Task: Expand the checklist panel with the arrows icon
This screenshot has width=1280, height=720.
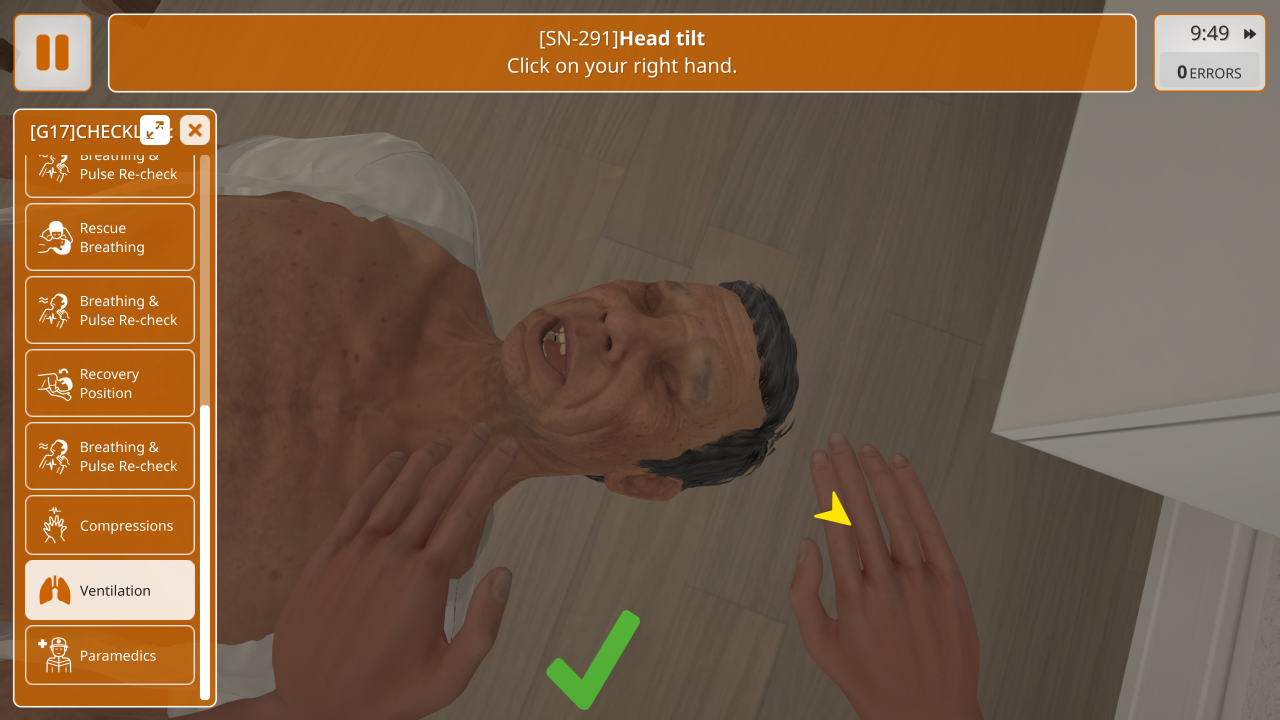Action: click(155, 130)
